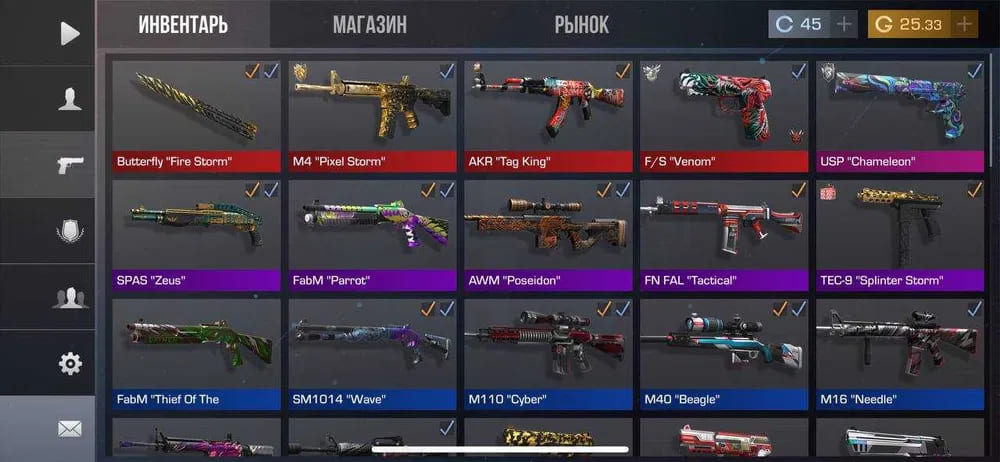Select the M16 "Needle" skin
The image size is (1000, 462).
point(899,353)
